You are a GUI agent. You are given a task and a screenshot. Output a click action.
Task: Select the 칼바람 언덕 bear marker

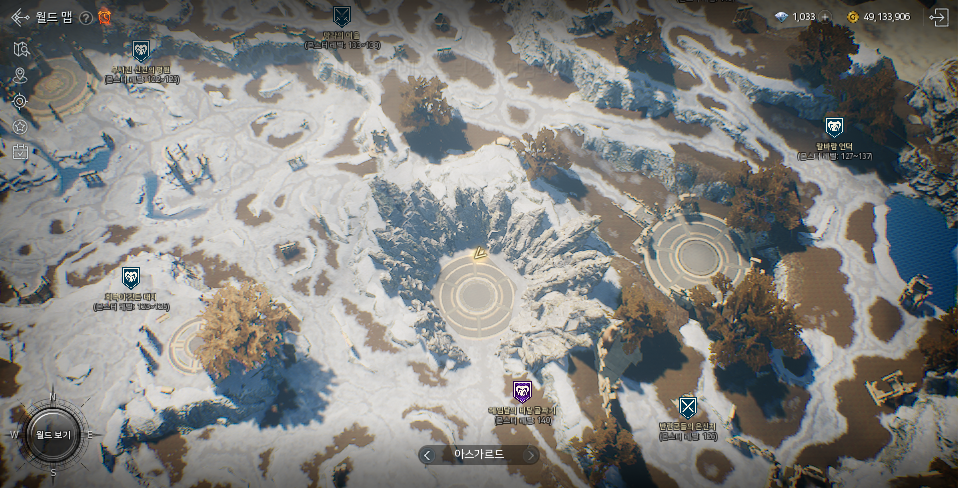point(834,128)
